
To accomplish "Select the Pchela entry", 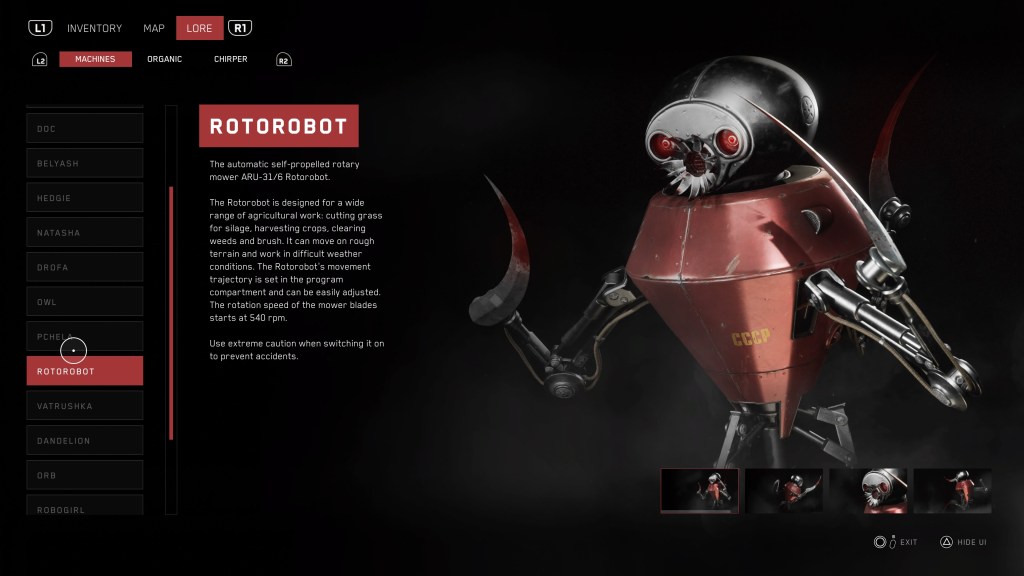I will pyautogui.click(x=84, y=336).
